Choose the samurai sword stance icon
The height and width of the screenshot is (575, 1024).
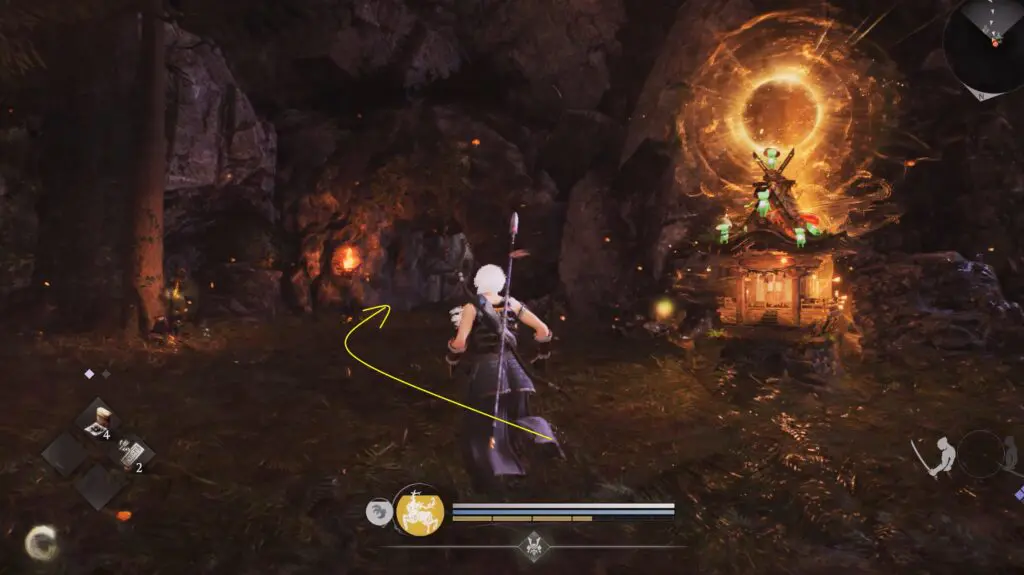(x=938, y=457)
